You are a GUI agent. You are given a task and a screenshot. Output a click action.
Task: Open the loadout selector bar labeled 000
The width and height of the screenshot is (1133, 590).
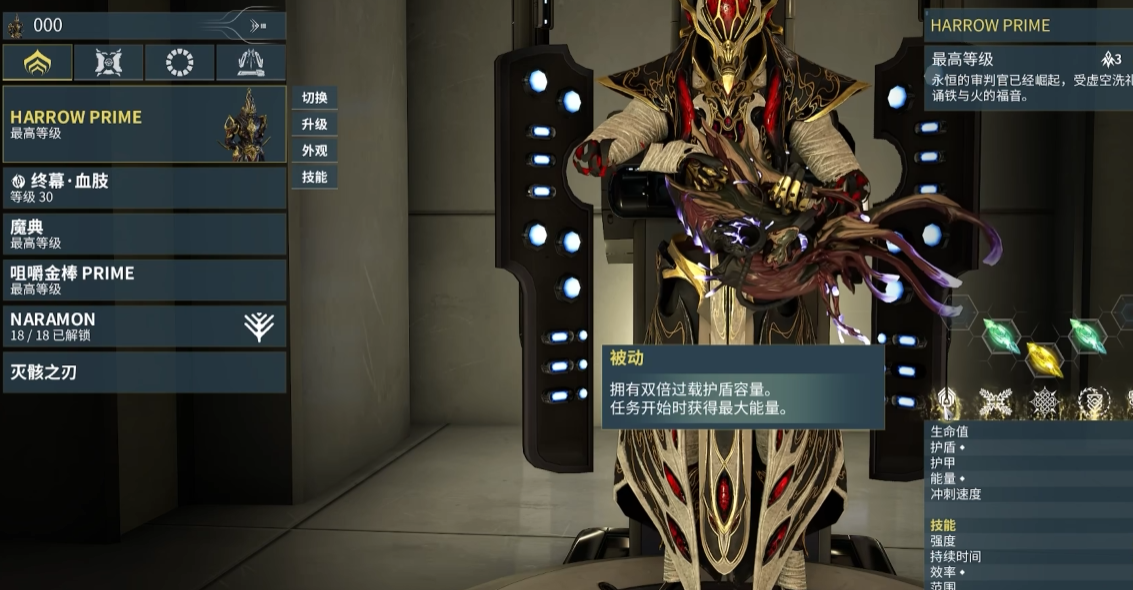(x=144, y=25)
